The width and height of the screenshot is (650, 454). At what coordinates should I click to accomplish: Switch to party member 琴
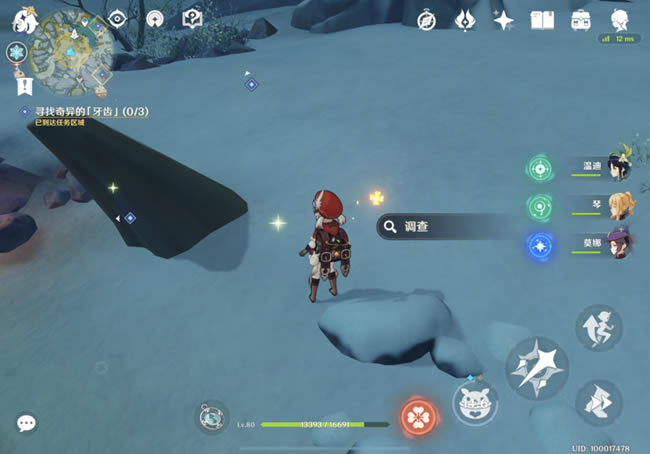[x=619, y=204]
